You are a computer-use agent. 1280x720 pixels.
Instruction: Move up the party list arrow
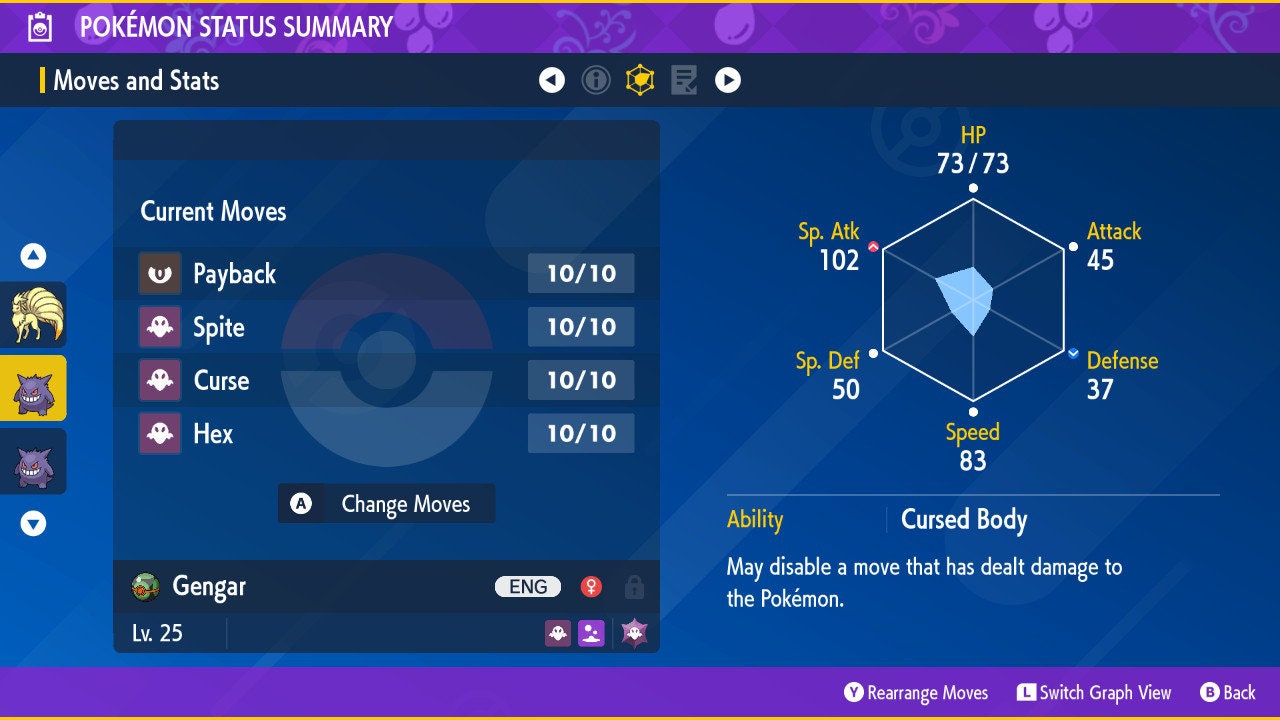[x=33, y=257]
